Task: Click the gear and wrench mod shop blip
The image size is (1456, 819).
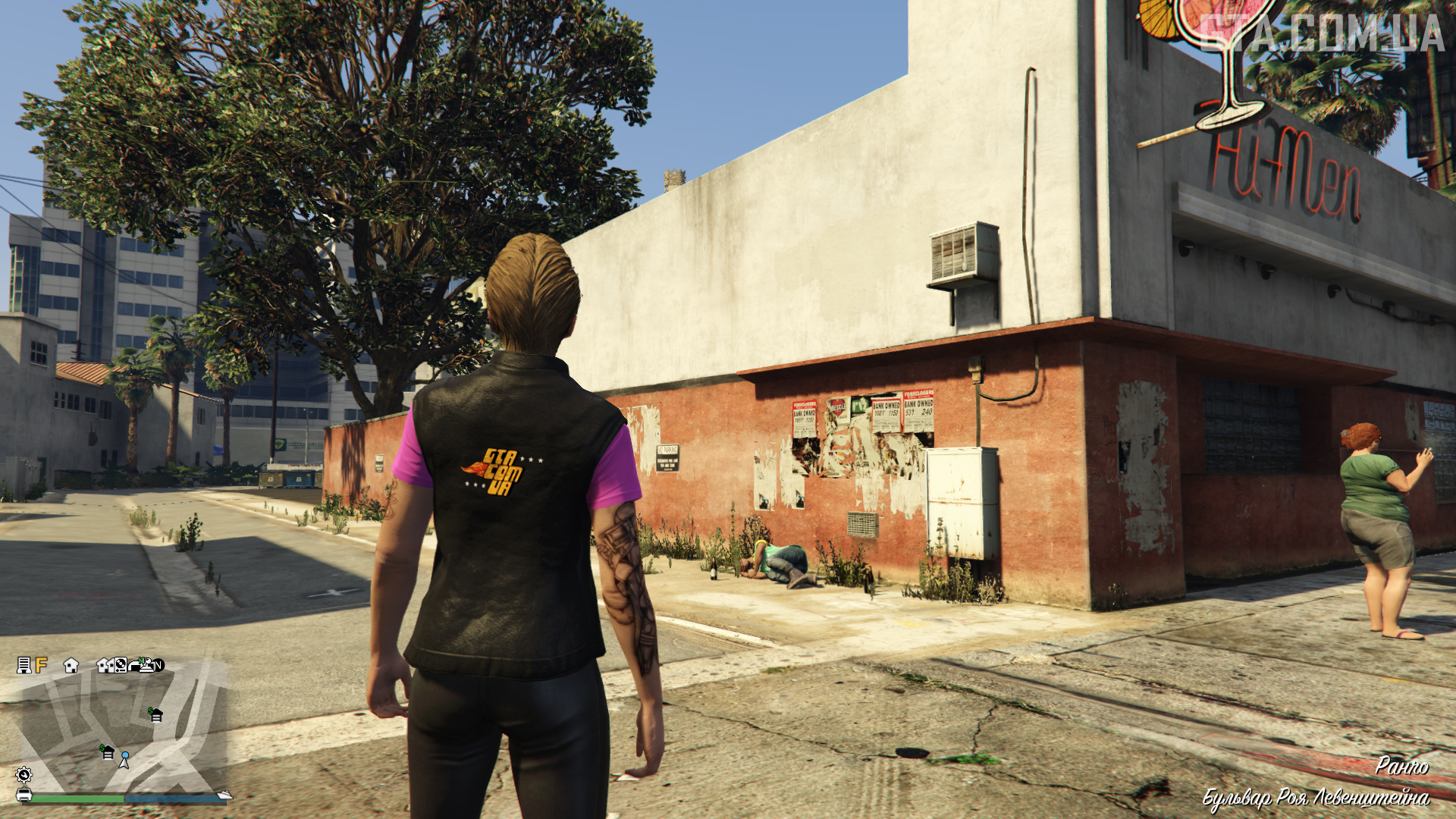Action: tap(24, 774)
